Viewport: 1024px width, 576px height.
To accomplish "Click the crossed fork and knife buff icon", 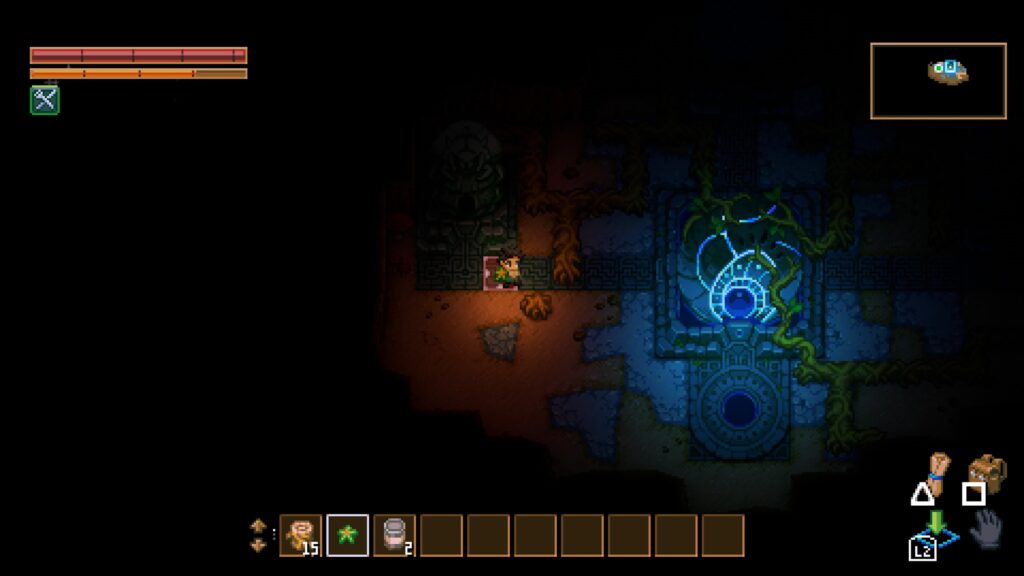I will click(x=44, y=99).
